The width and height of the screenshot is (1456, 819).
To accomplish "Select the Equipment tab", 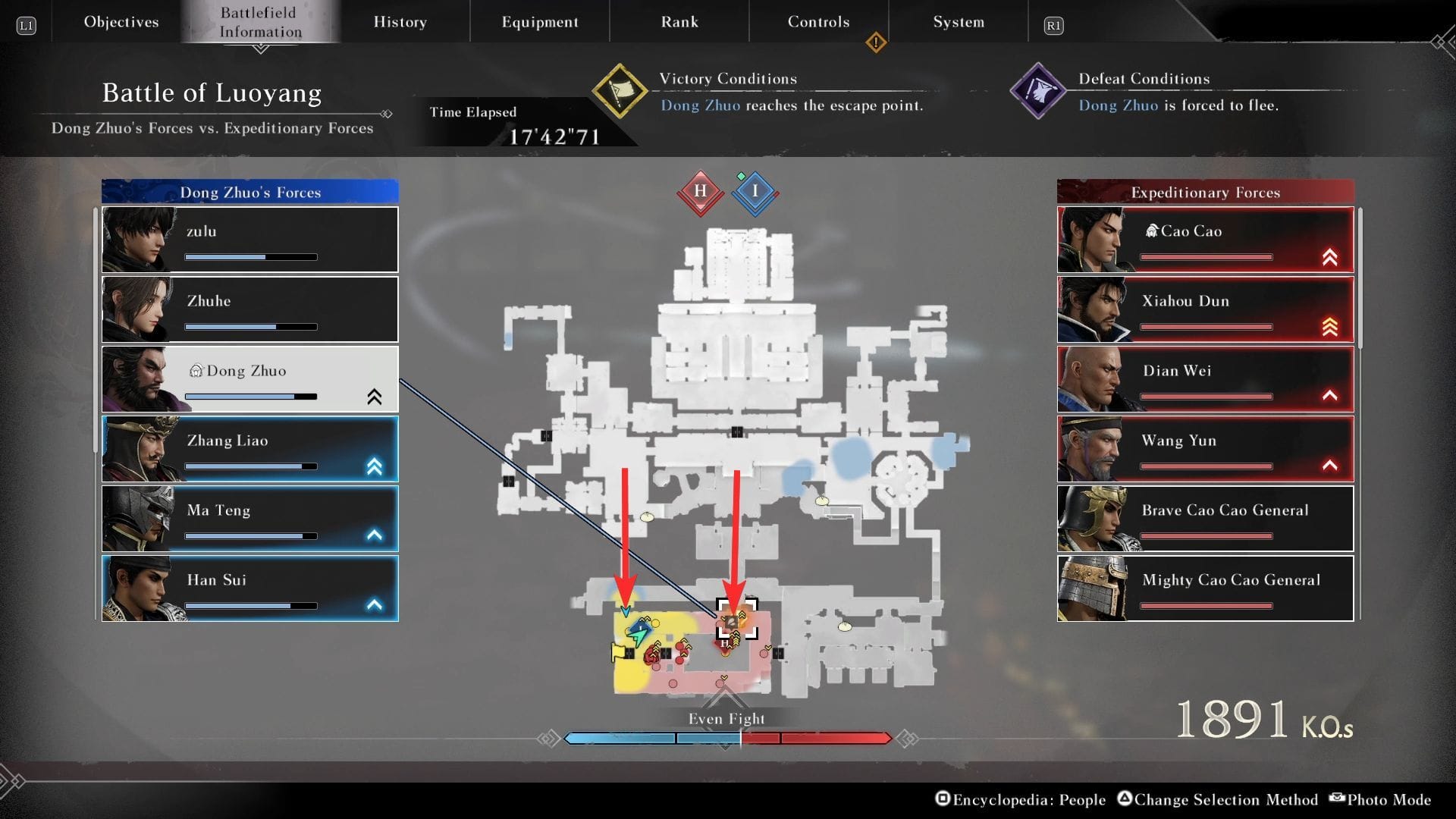I will coord(539,22).
